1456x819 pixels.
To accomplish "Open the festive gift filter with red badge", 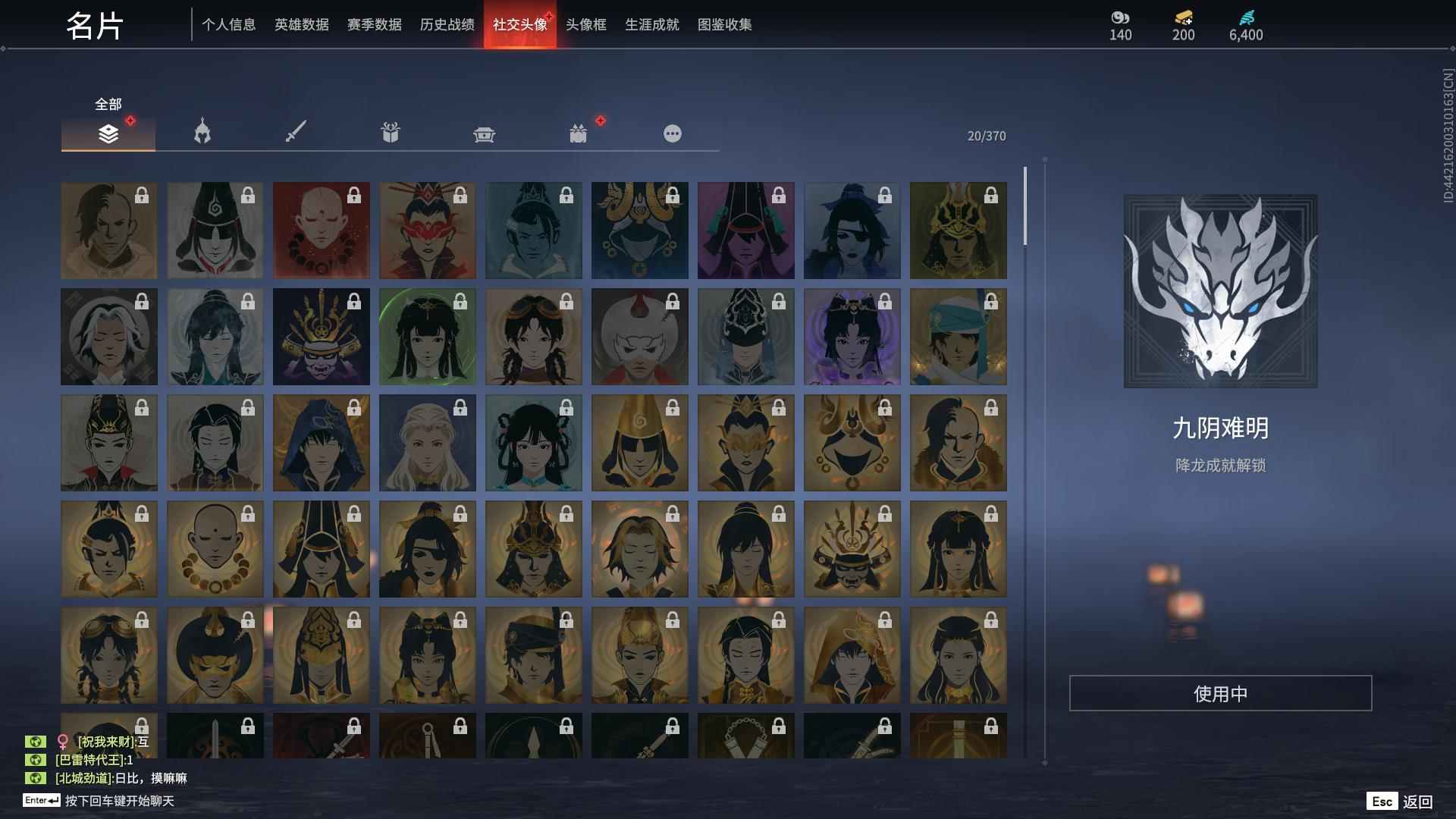I will 578,133.
